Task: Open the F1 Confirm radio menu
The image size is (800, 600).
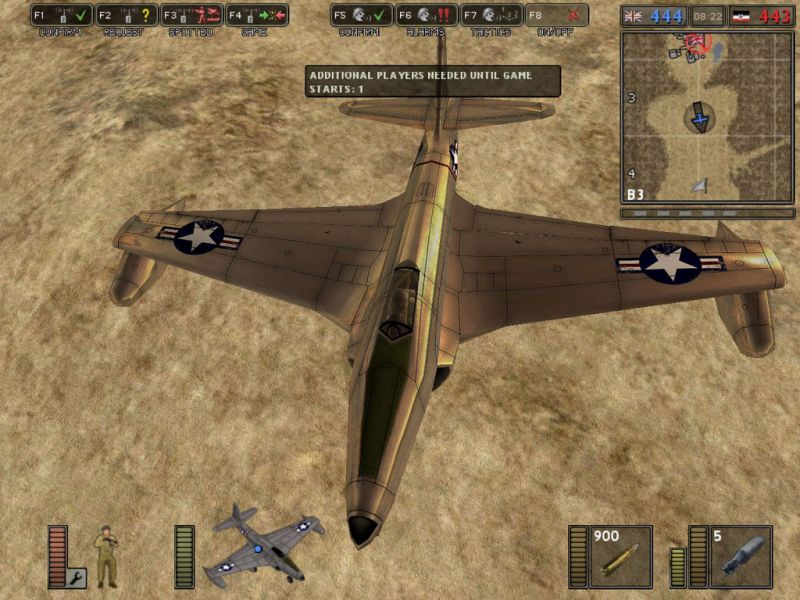Action: [62, 15]
